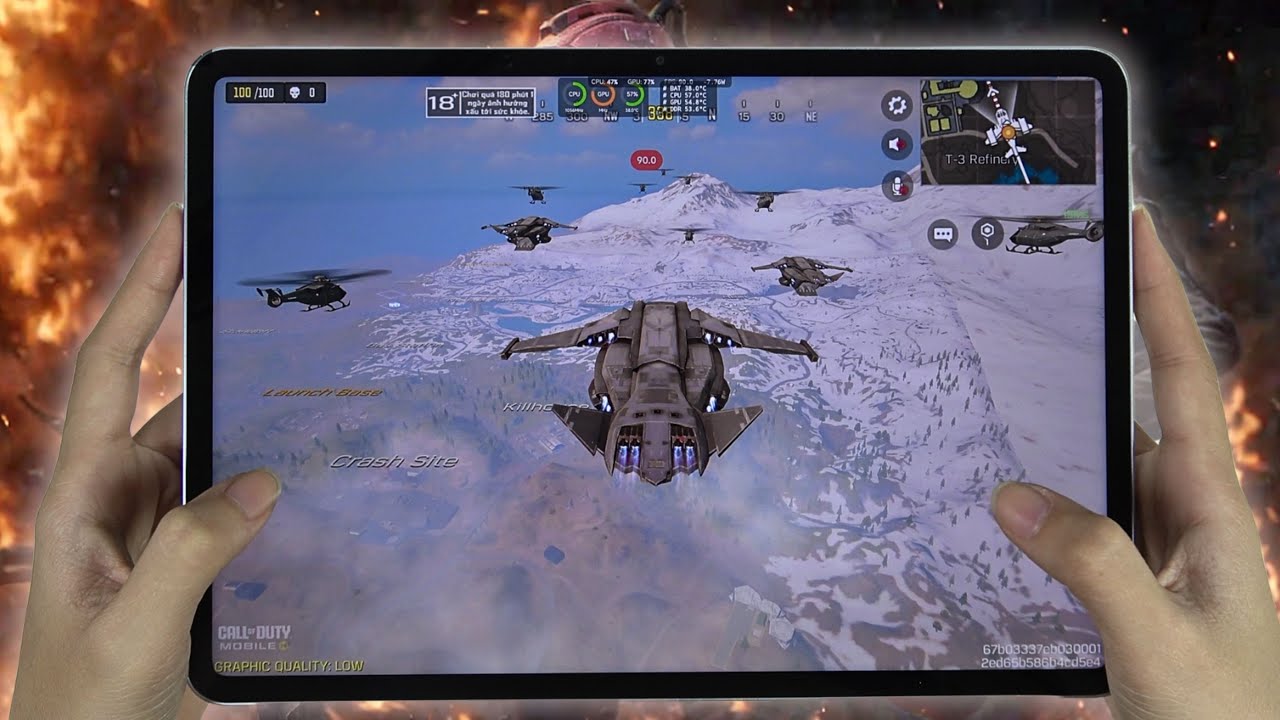Open the settings gear icon
This screenshot has height=720, width=1280.
(x=895, y=103)
